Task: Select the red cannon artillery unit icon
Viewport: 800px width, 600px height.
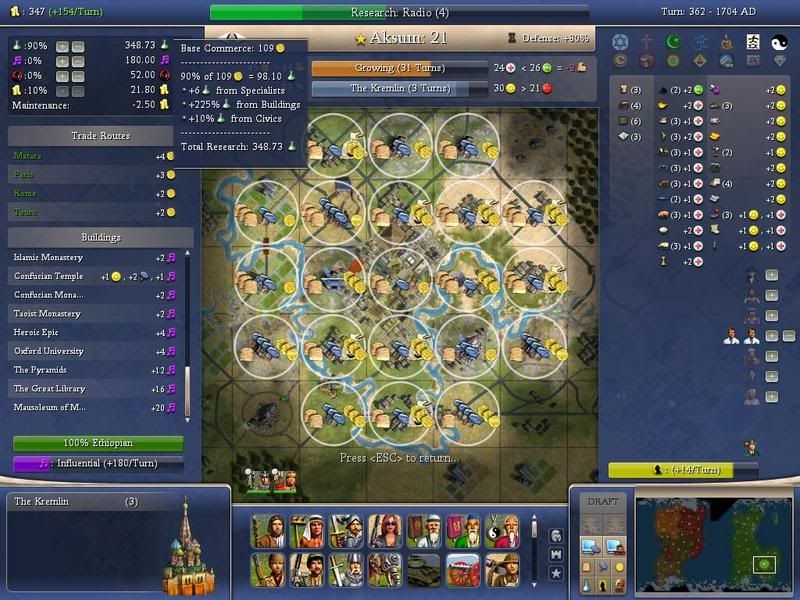Action: [x=463, y=568]
